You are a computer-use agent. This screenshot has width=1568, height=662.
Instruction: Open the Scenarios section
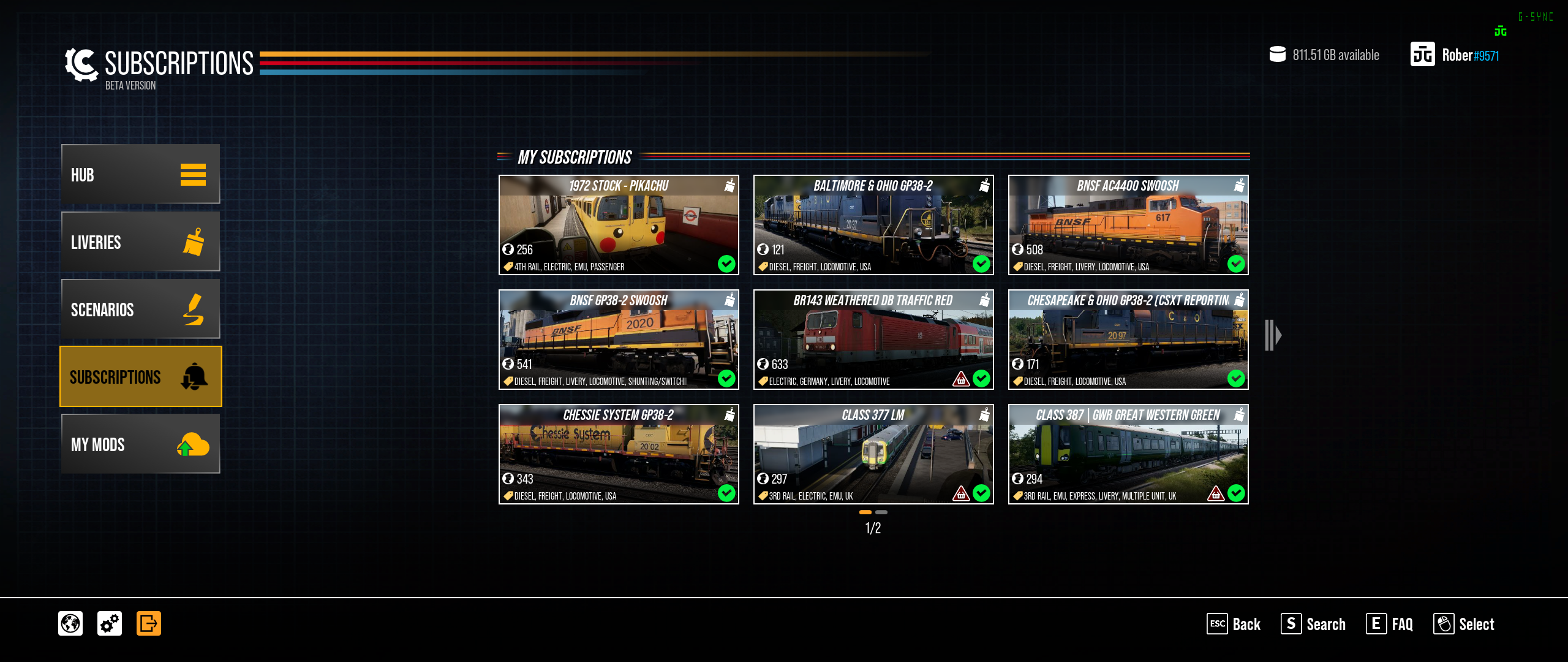point(140,310)
